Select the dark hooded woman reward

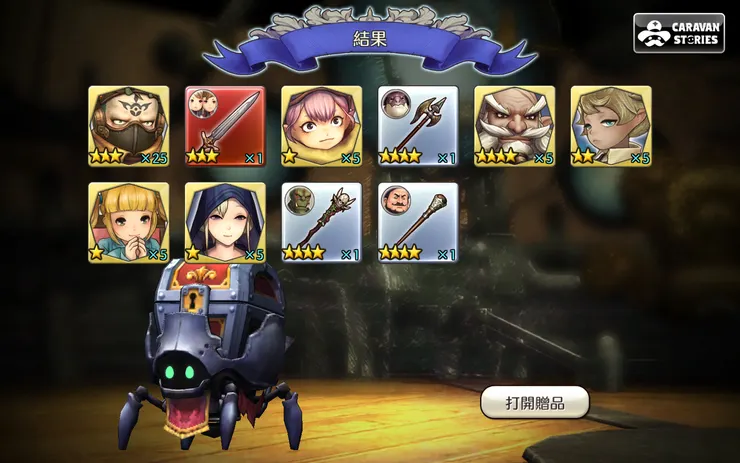coord(225,222)
